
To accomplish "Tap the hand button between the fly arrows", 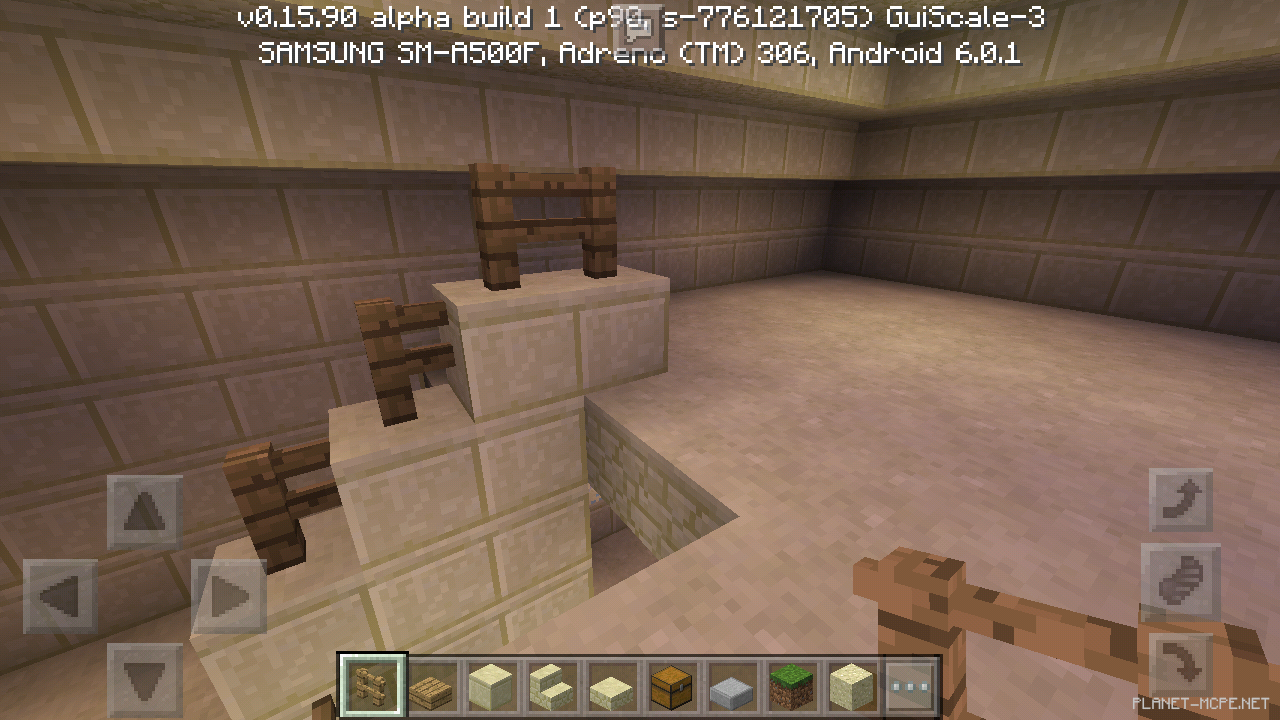I will click(x=1181, y=582).
